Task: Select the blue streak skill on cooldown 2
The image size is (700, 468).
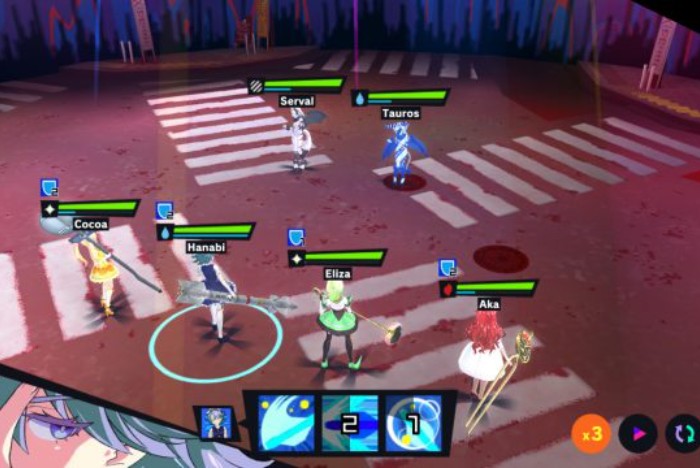Action: (350, 423)
